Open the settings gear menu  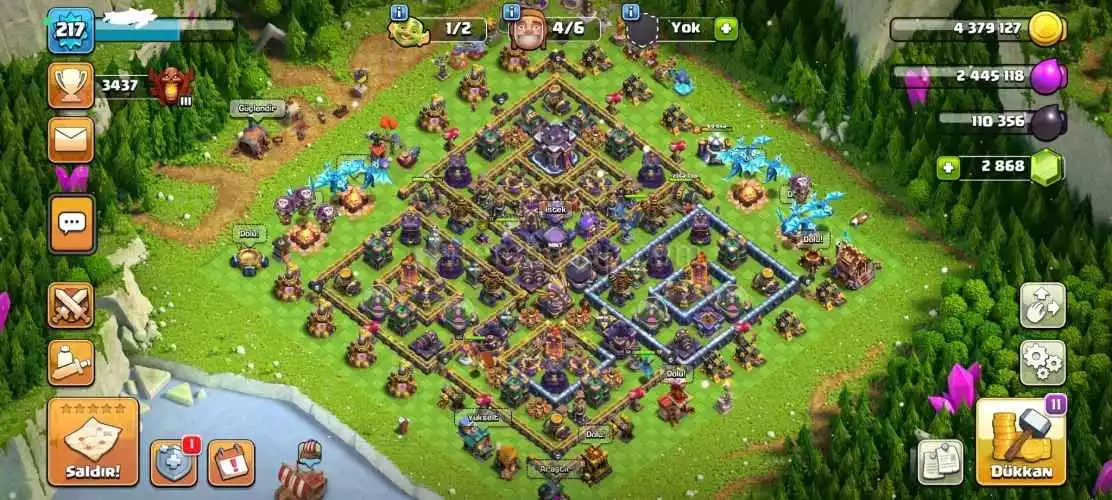[1042, 362]
